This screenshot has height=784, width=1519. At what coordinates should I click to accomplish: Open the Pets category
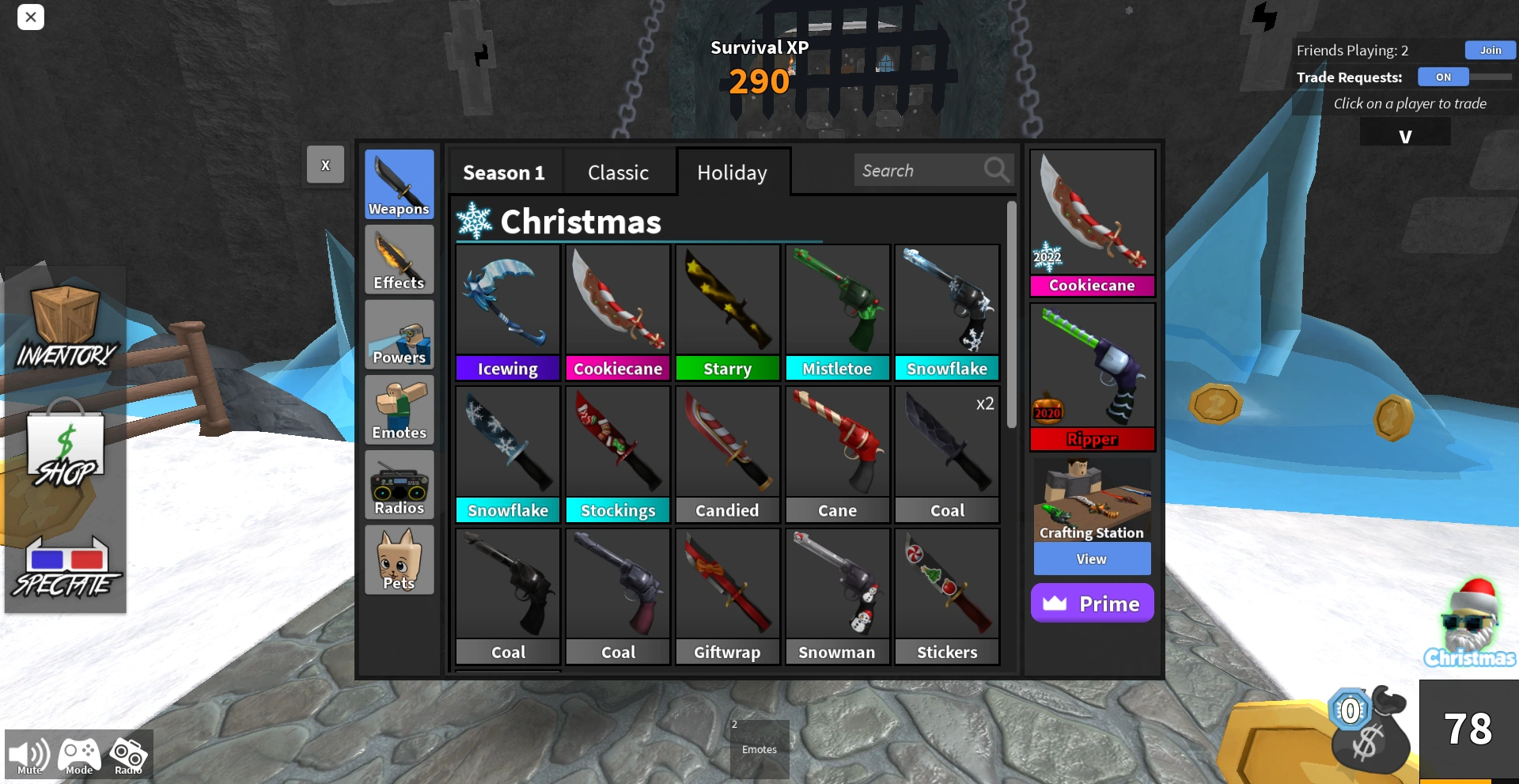click(399, 559)
